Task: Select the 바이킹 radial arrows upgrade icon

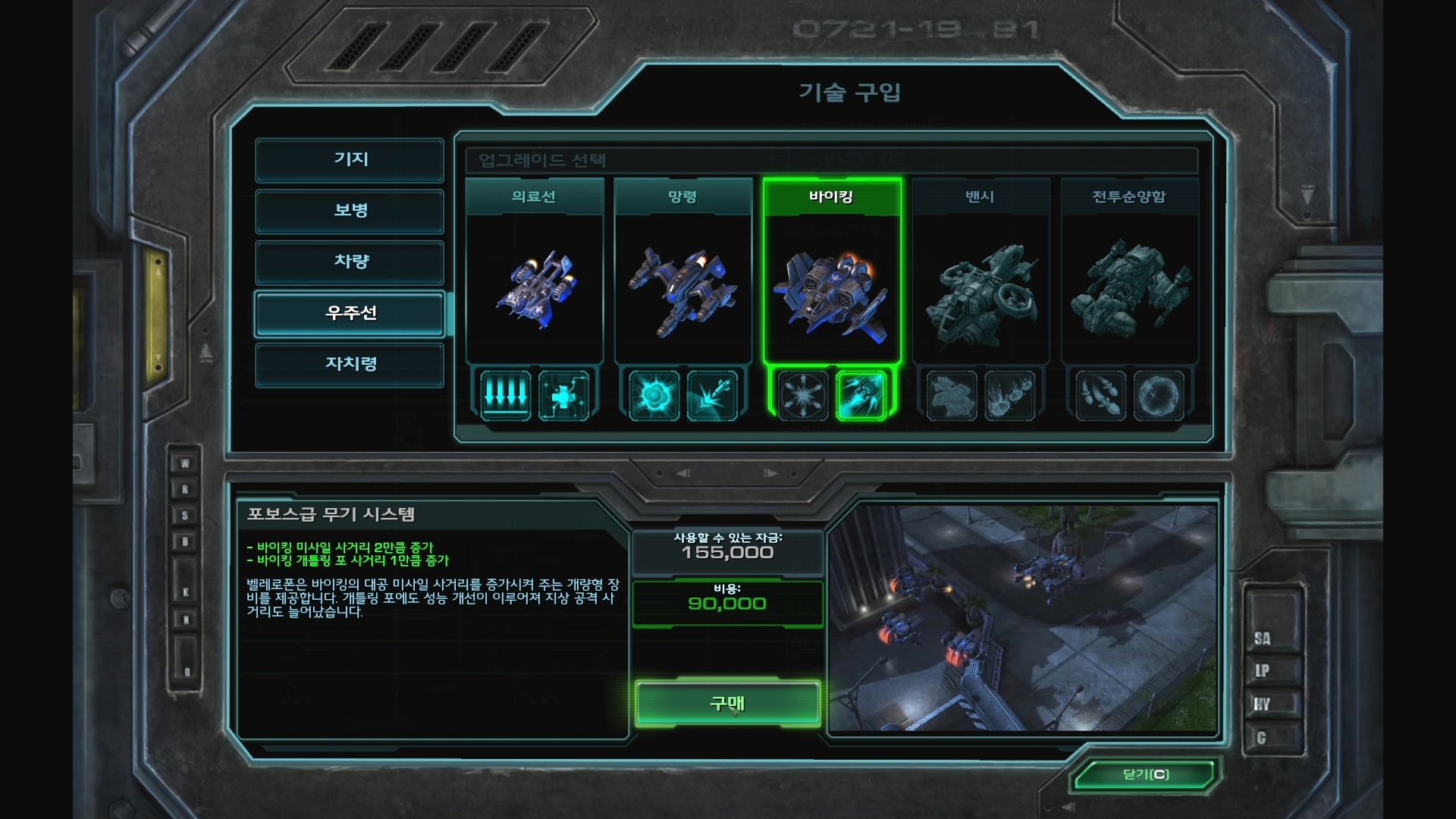Action: (x=803, y=395)
